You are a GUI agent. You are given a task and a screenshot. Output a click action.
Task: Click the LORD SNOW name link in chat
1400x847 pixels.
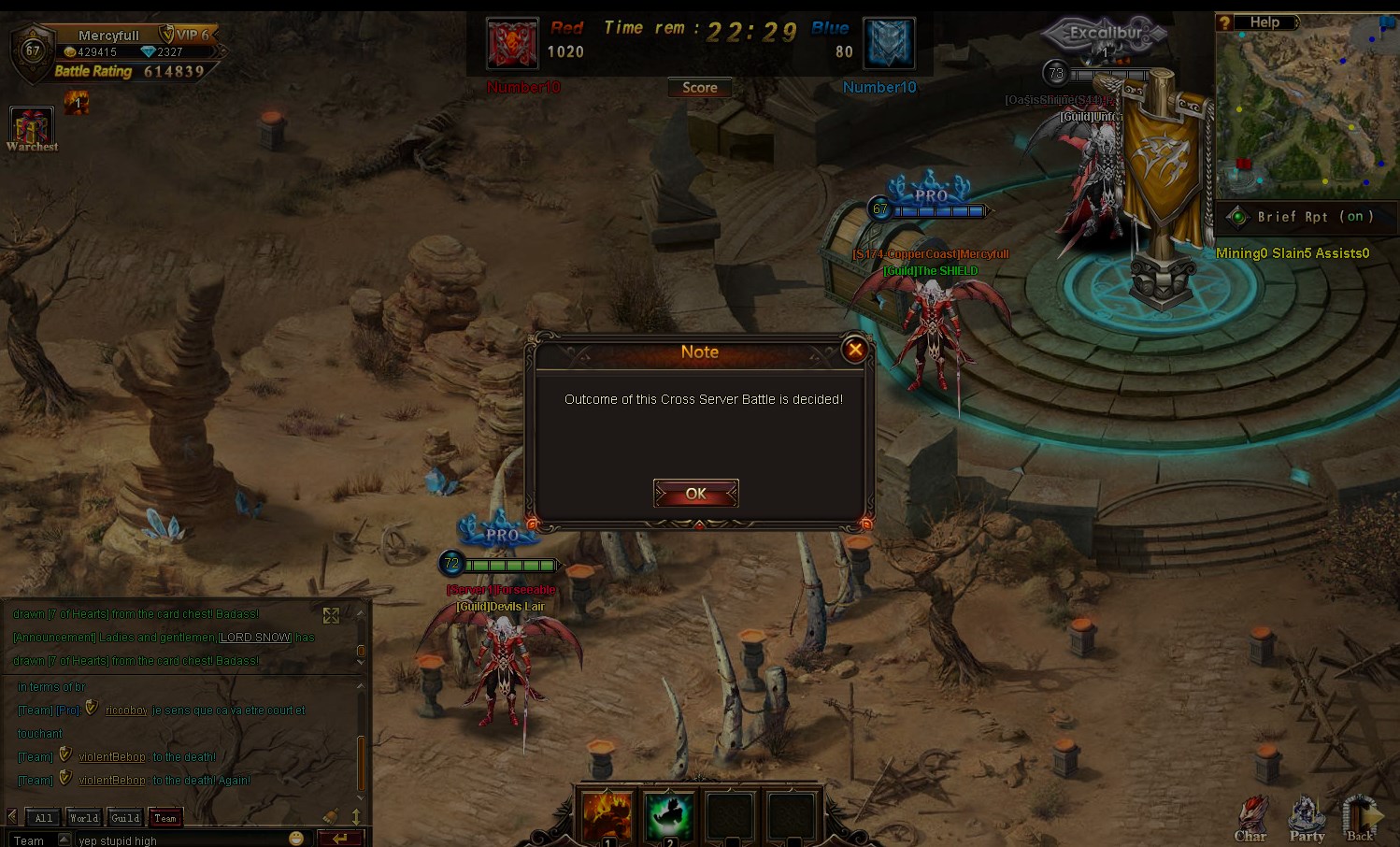pos(255,638)
